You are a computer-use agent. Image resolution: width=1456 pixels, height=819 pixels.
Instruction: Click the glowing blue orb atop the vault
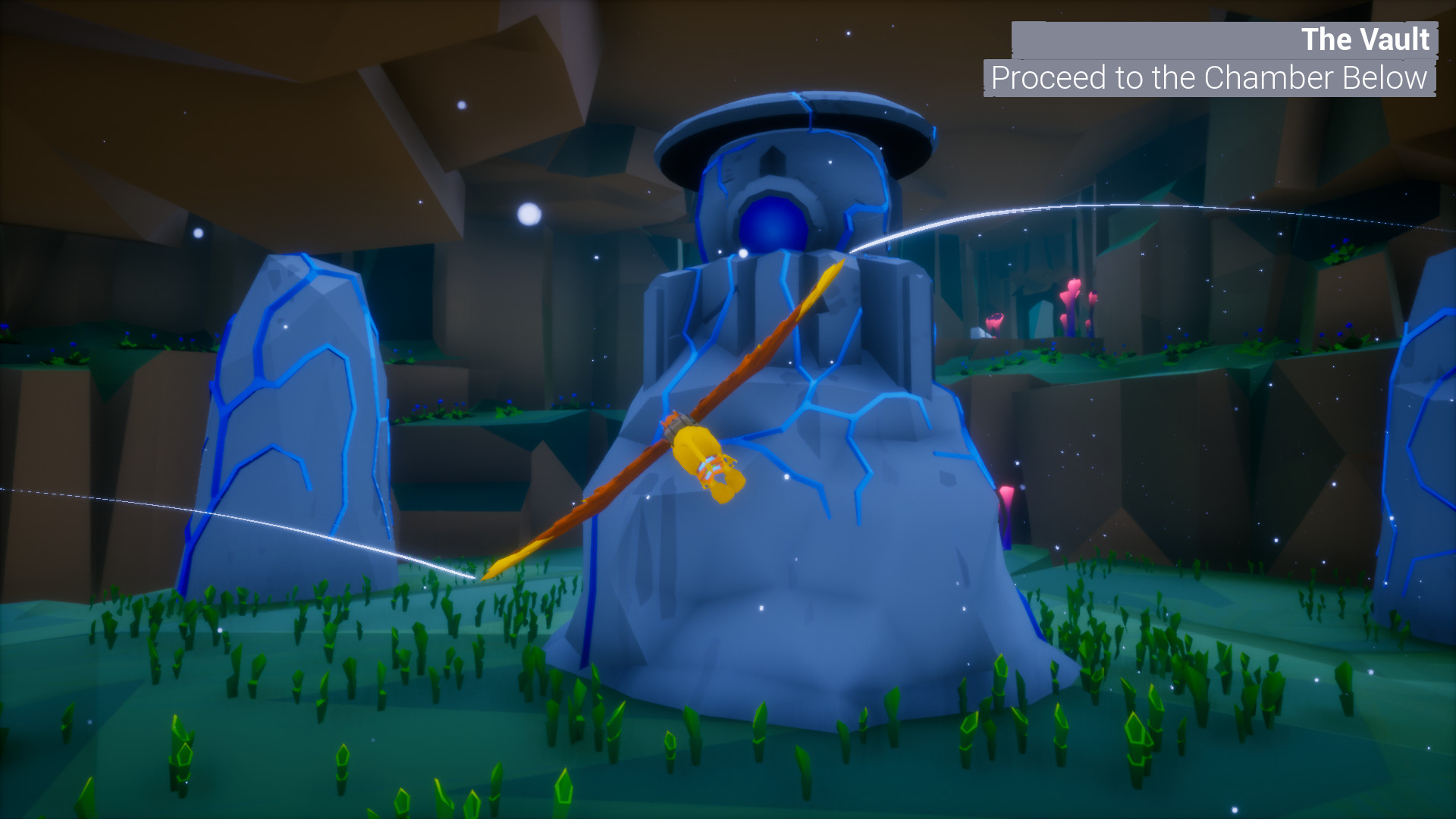[x=775, y=224]
